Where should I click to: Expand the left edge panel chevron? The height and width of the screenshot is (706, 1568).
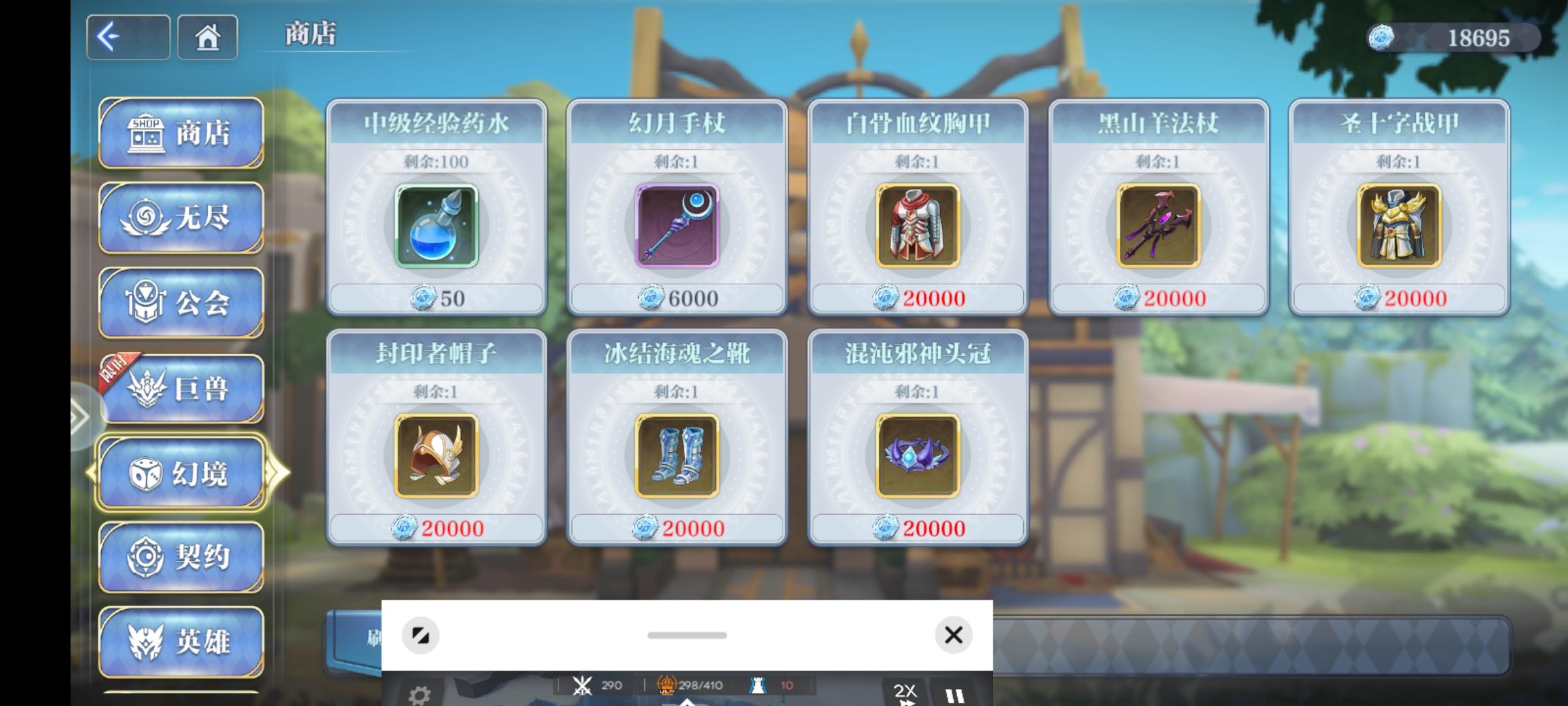[x=80, y=416]
